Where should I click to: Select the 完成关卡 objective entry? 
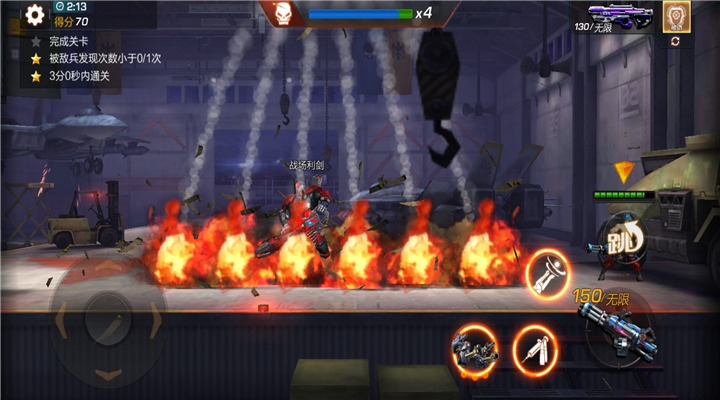[68, 42]
